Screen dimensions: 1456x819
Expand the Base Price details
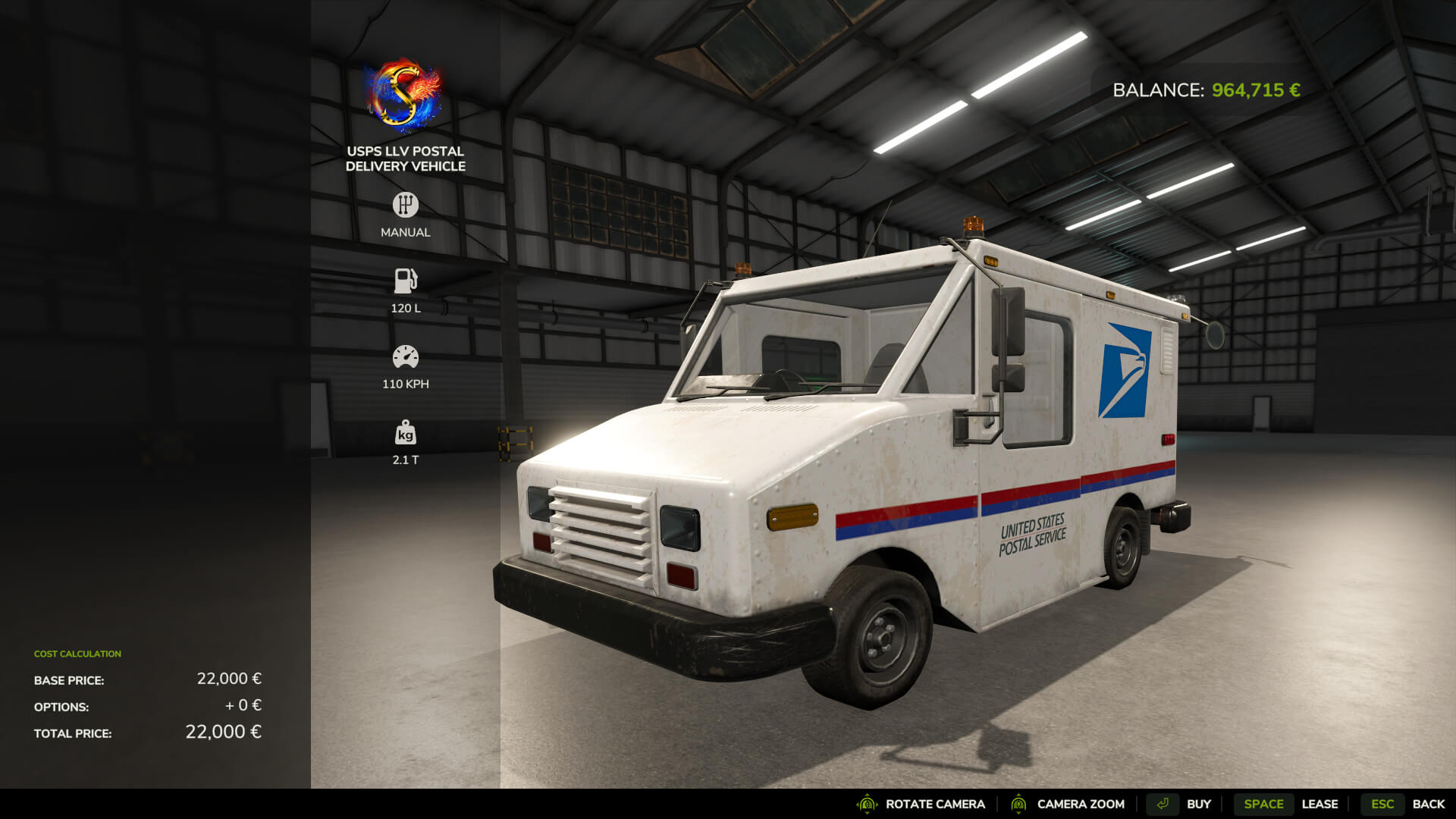click(x=68, y=680)
